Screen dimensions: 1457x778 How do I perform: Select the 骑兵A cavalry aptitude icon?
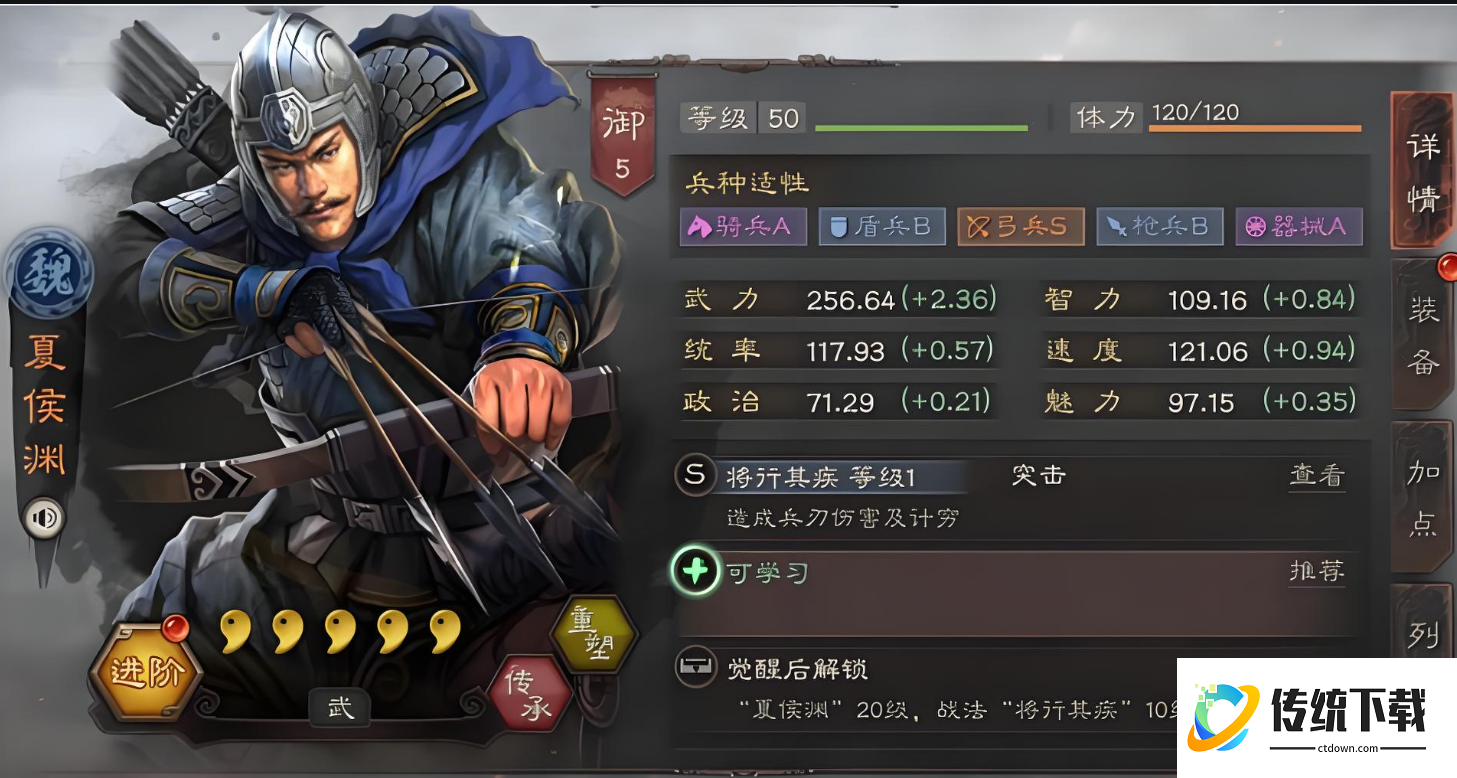coord(743,226)
